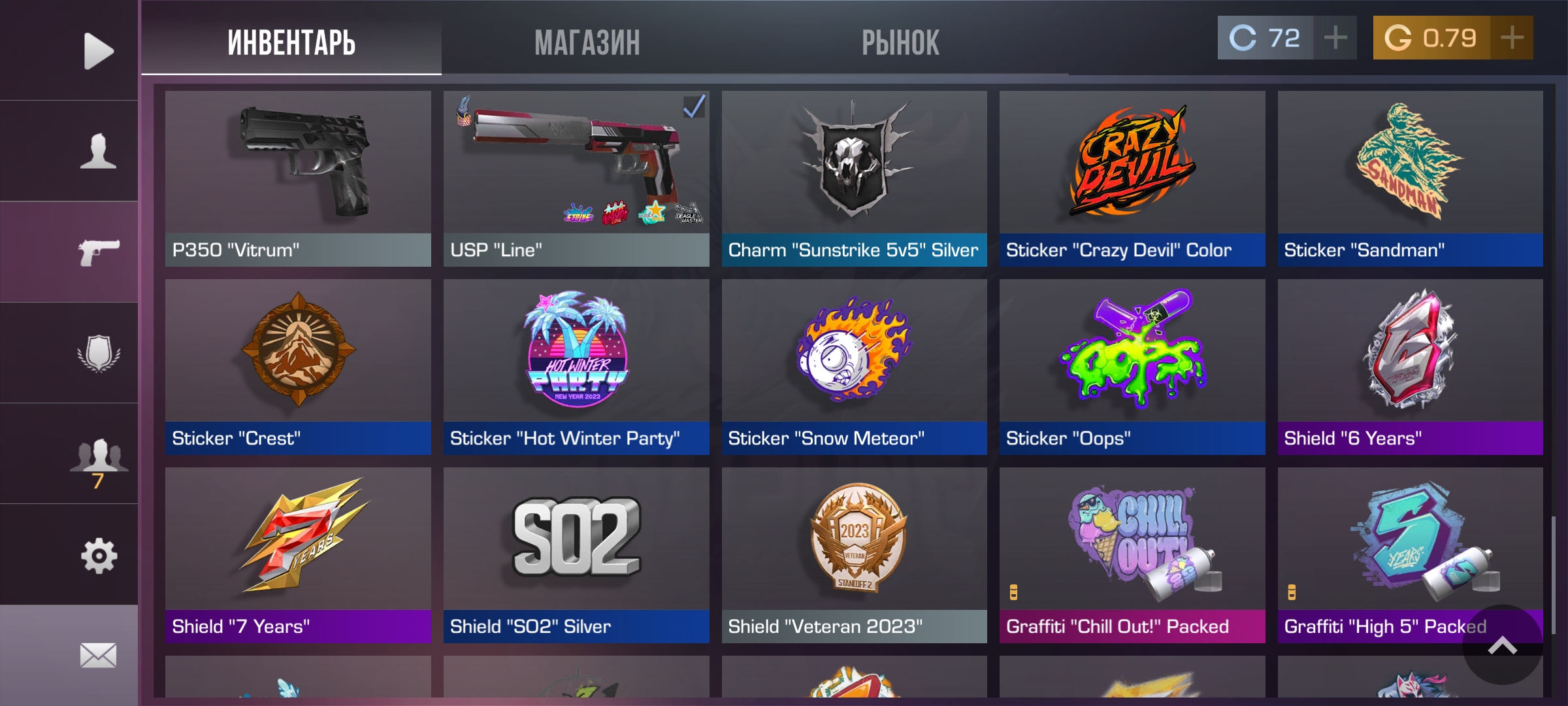Add silver coins with the plus button
1568x706 pixels.
tap(1335, 38)
